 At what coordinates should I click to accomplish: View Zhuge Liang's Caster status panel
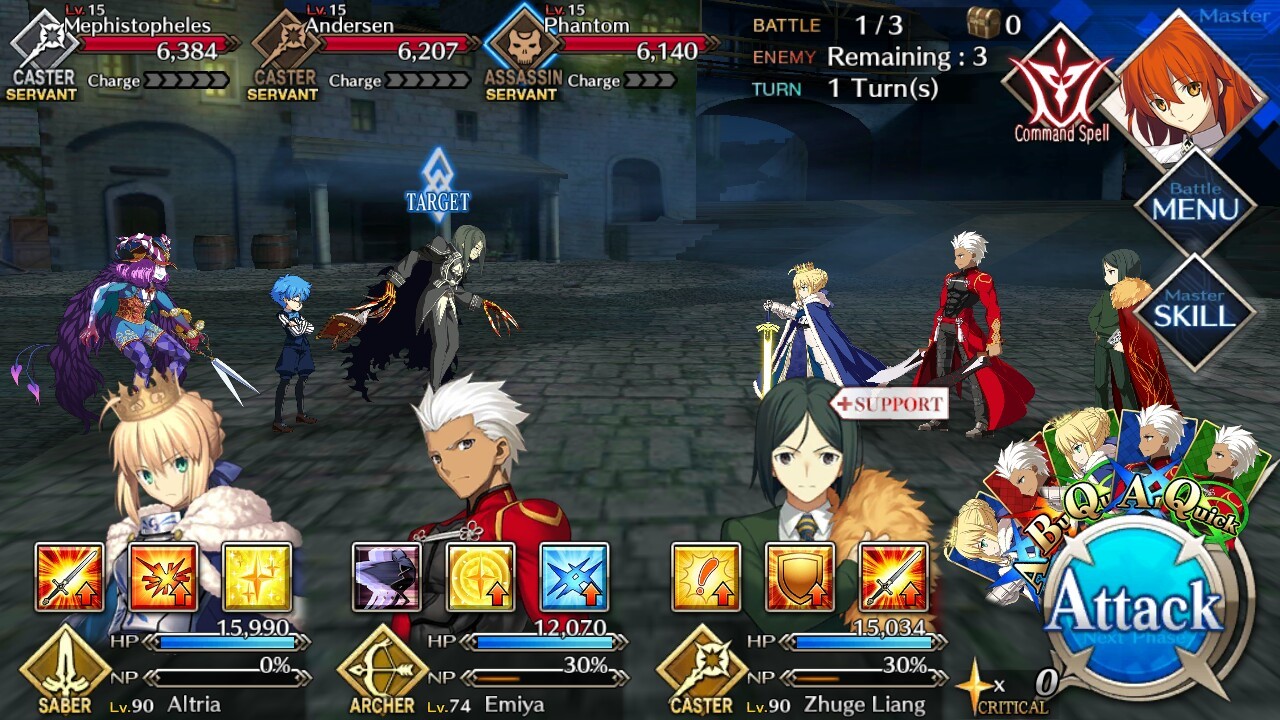click(800, 670)
